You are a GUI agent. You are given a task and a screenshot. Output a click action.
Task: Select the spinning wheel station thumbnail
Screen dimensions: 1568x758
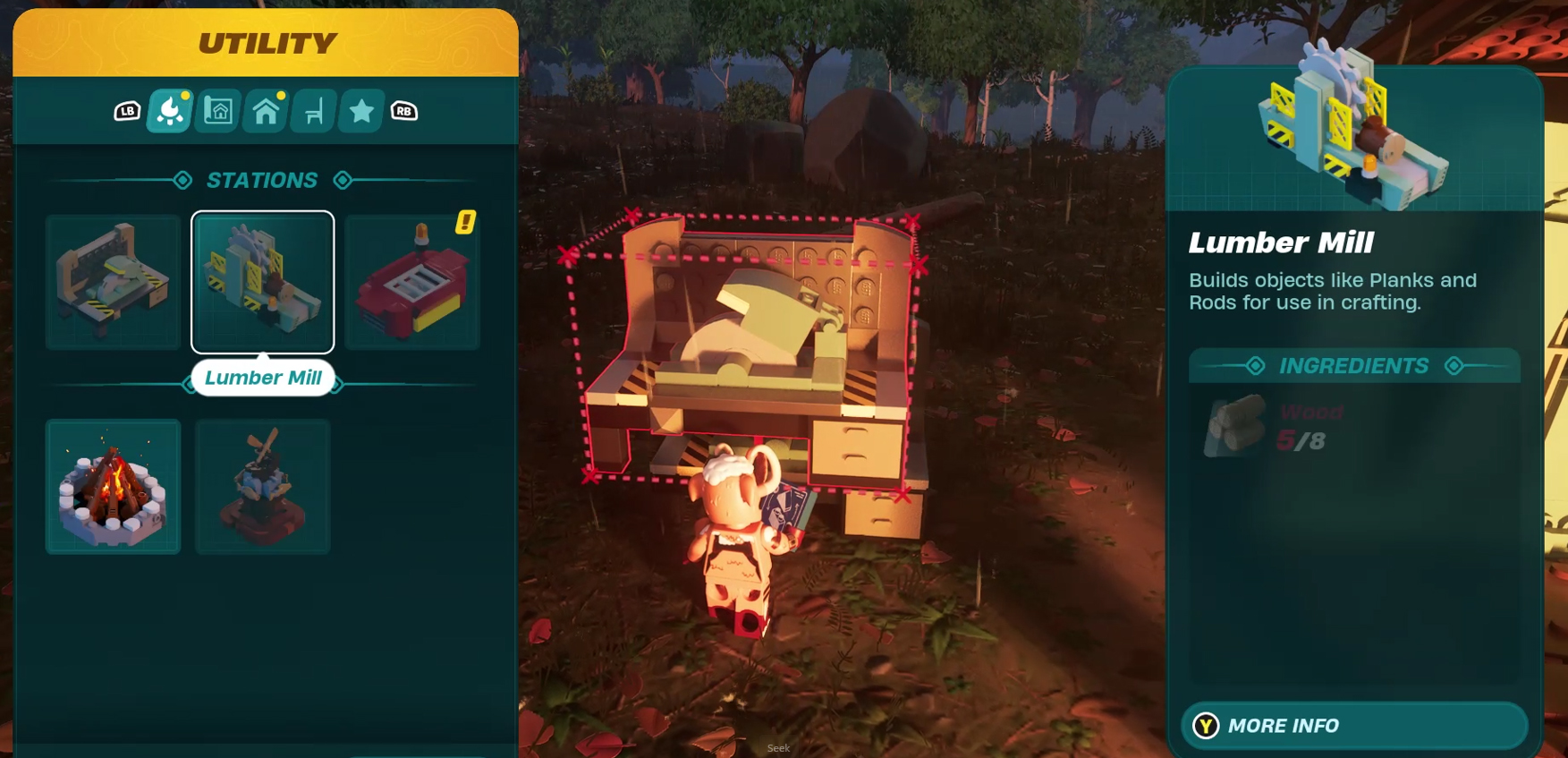(262, 486)
